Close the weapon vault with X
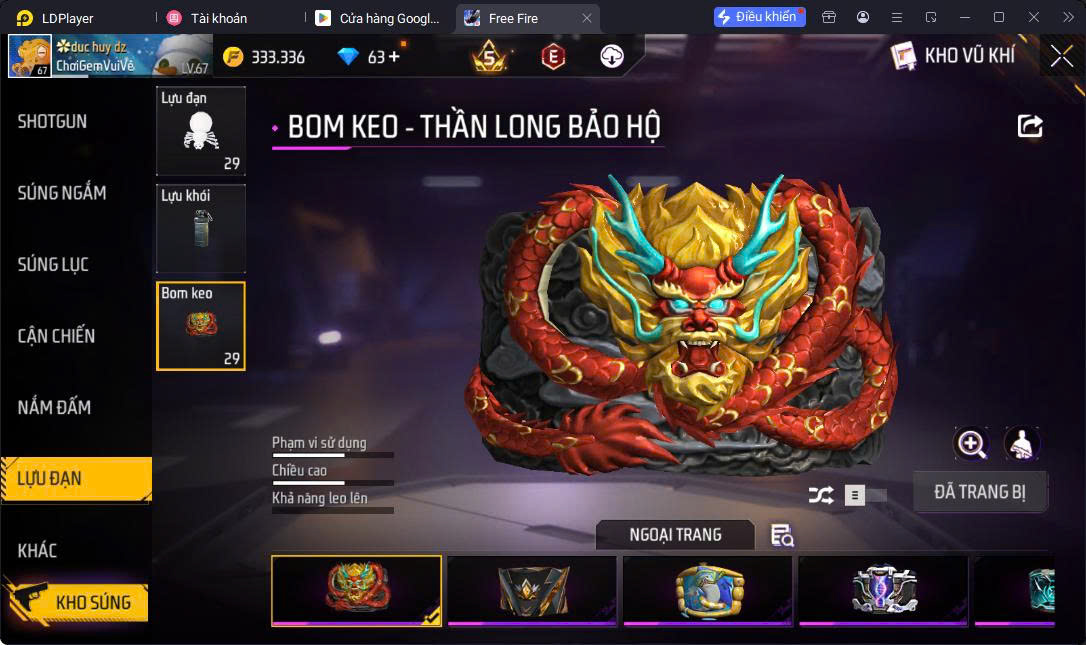The image size is (1086, 645). coord(1061,56)
